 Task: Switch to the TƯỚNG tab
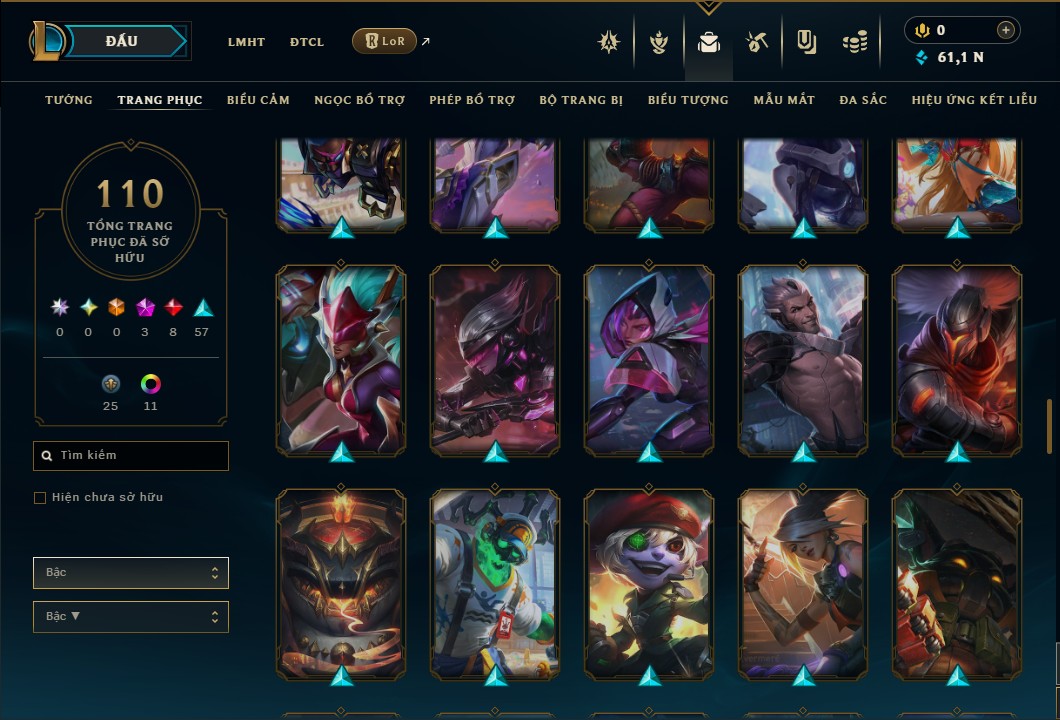click(x=69, y=100)
